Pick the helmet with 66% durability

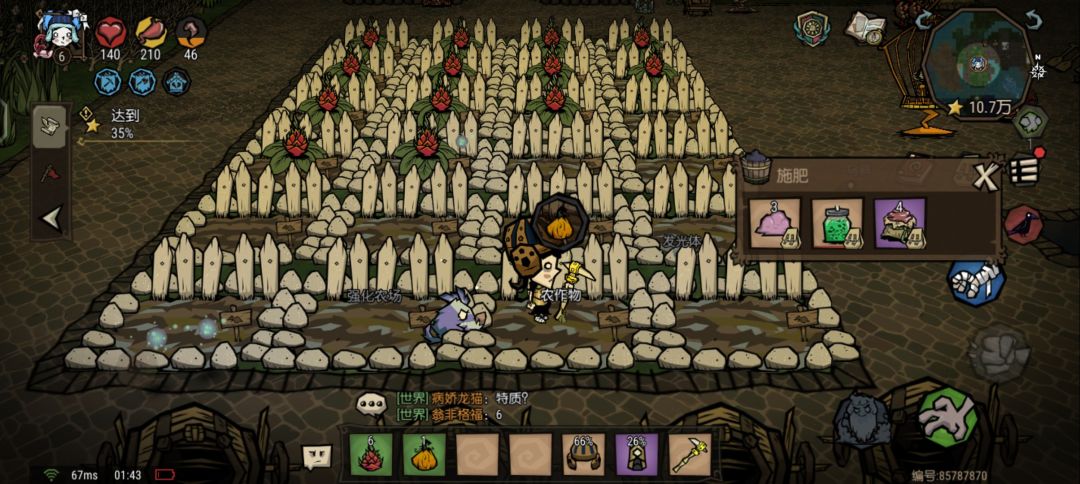point(583,453)
